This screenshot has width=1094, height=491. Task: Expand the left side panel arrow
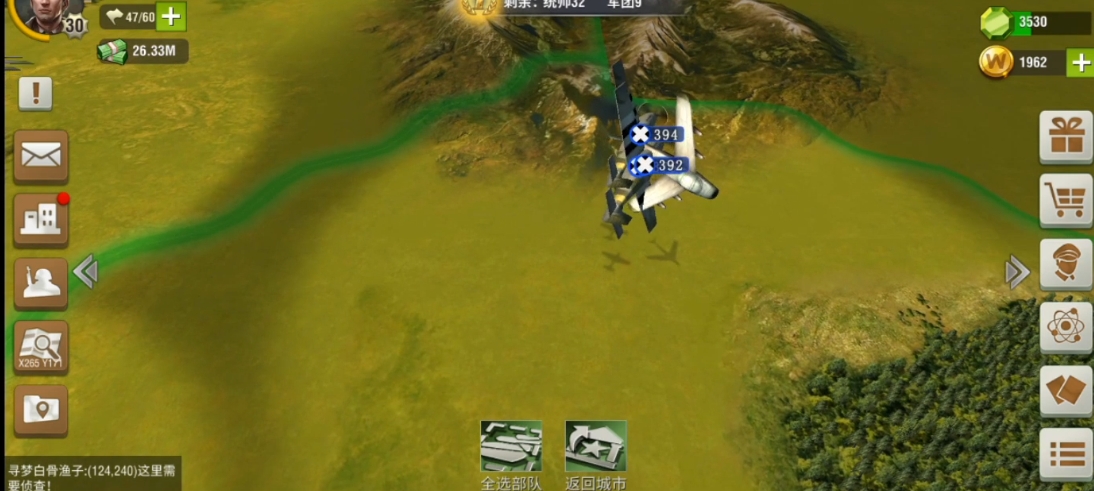(x=85, y=271)
